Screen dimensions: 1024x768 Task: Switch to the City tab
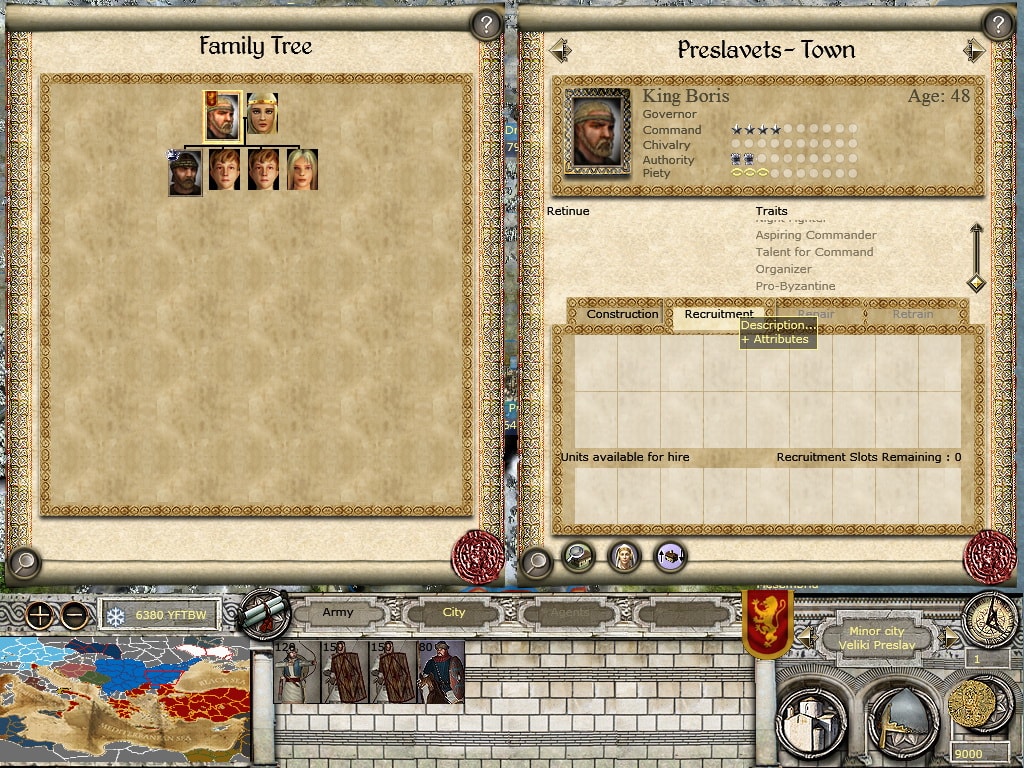pos(453,612)
